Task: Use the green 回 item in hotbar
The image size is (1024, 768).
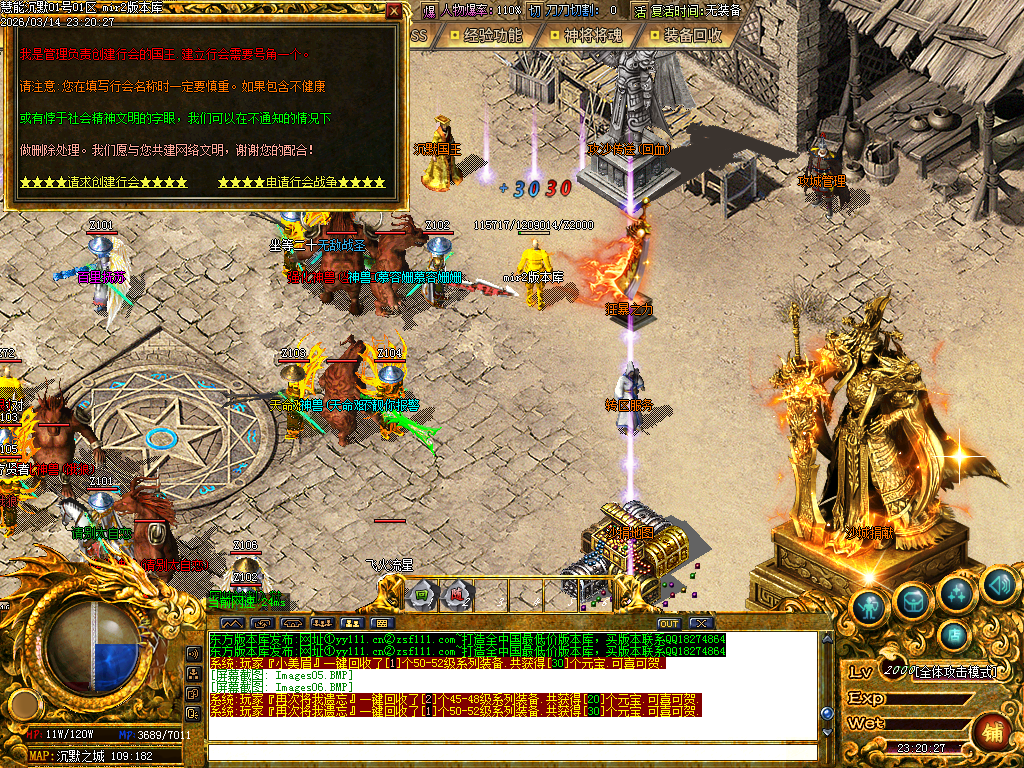Action: (x=421, y=595)
